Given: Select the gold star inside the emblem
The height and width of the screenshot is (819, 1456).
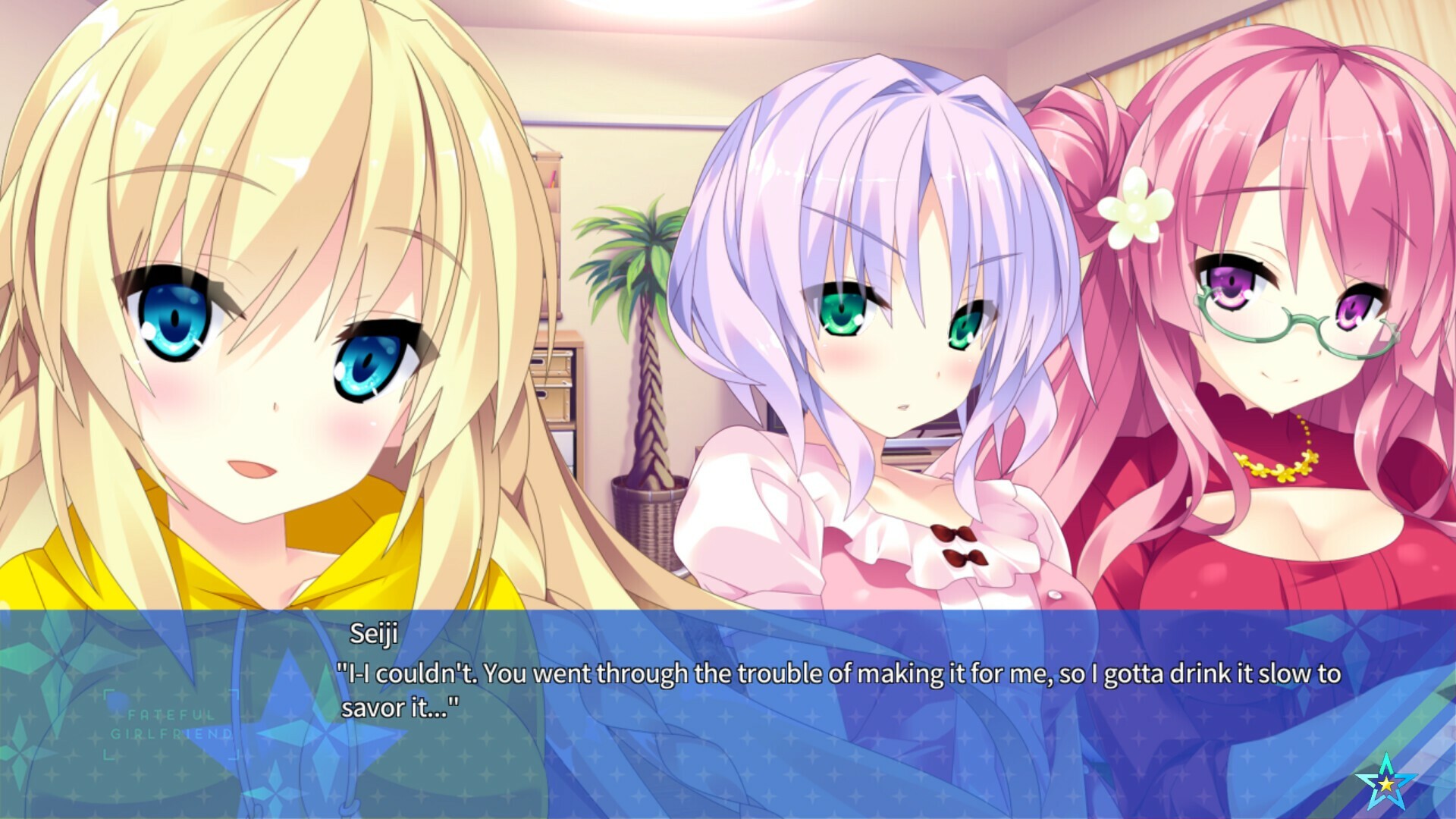Looking at the screenshot, I should (x=1386, y=784).
